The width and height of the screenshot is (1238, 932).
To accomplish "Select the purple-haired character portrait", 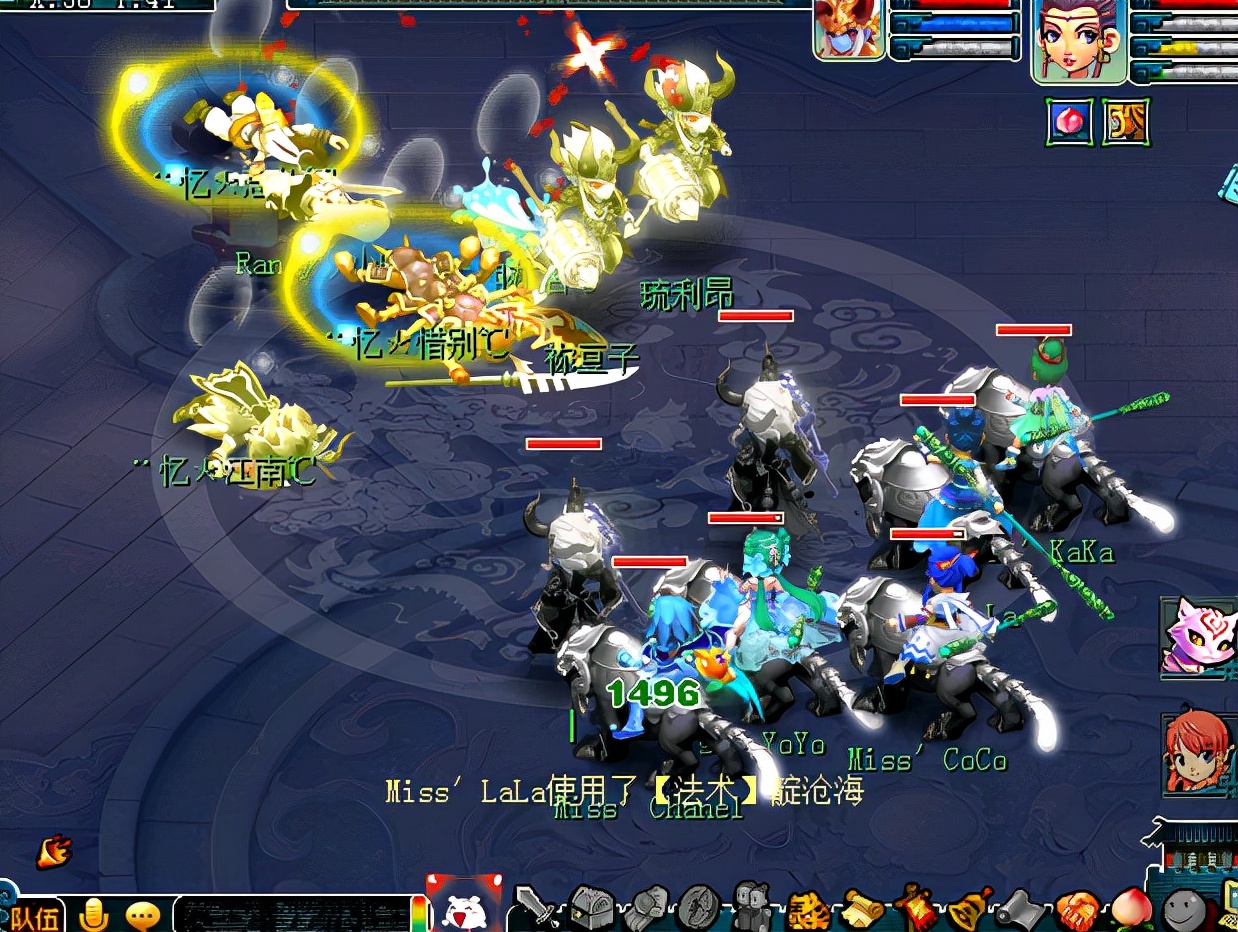I will pyautogui.click(x=1078, y=40).
